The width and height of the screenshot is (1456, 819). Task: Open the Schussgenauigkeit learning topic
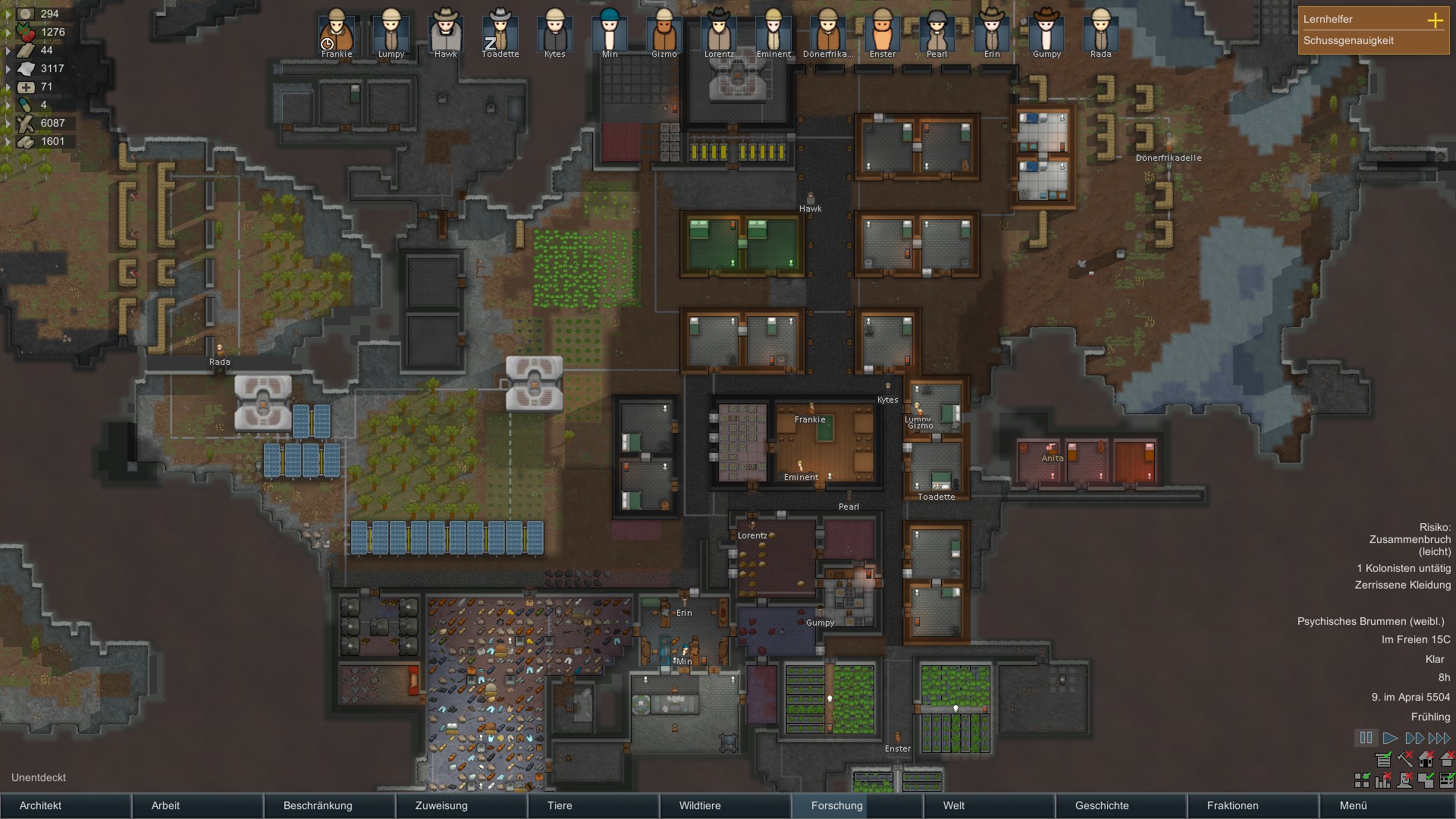coord(1348,41)
